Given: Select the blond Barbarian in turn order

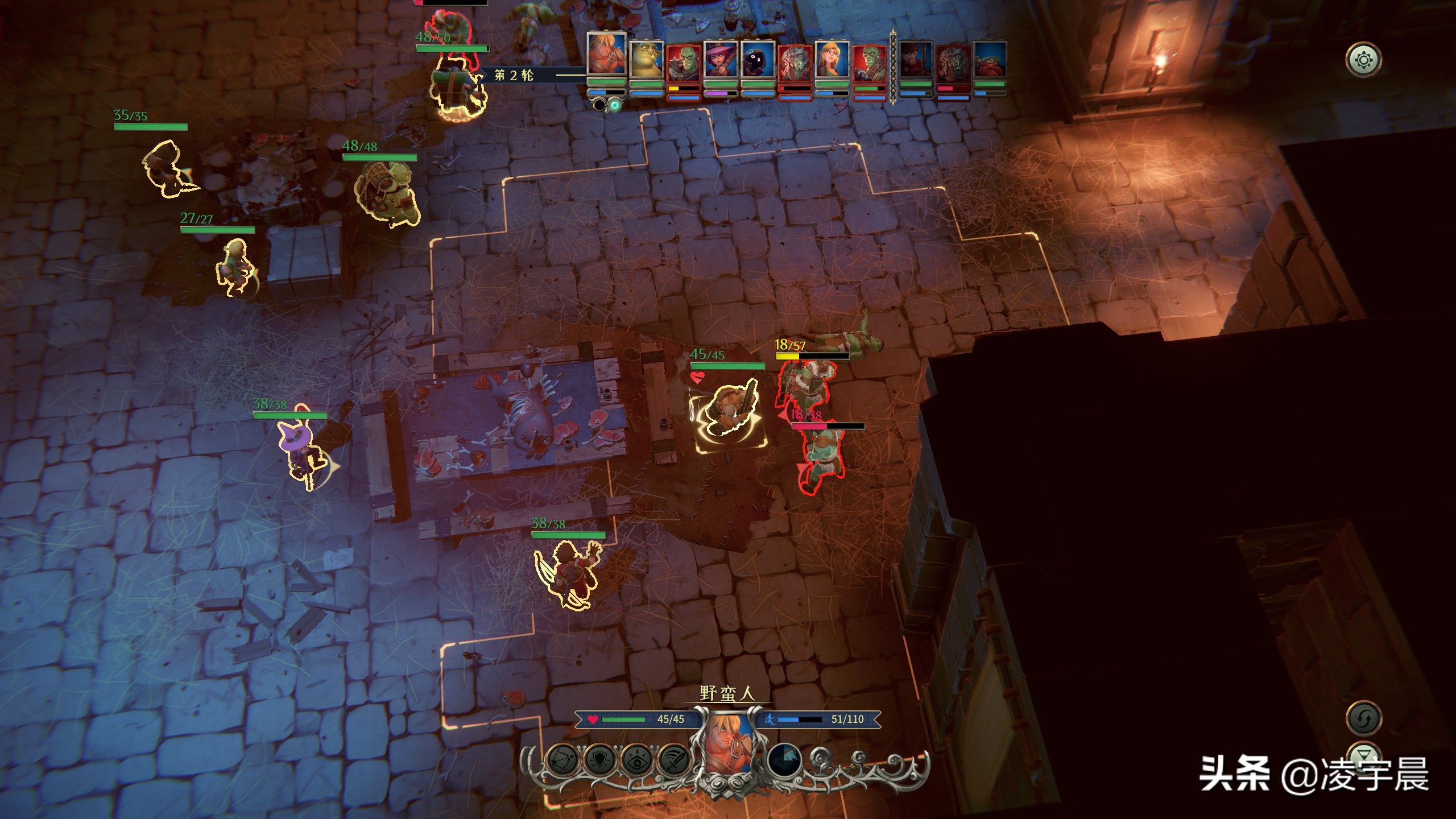Looking at the screenshot, I should pyautogui.click(x=606, y=55).
